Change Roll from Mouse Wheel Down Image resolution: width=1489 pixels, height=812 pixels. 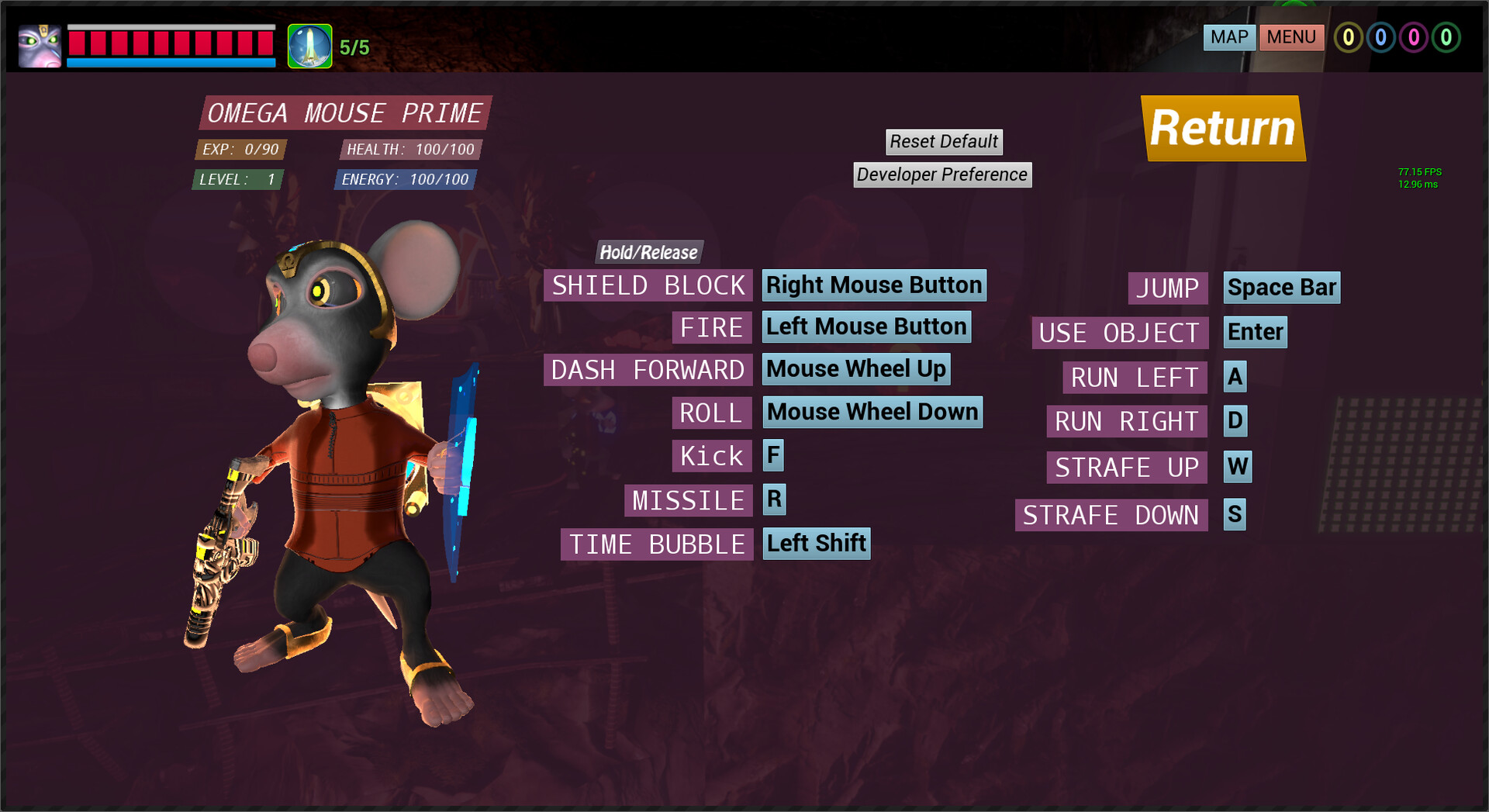tap(872, 412)
